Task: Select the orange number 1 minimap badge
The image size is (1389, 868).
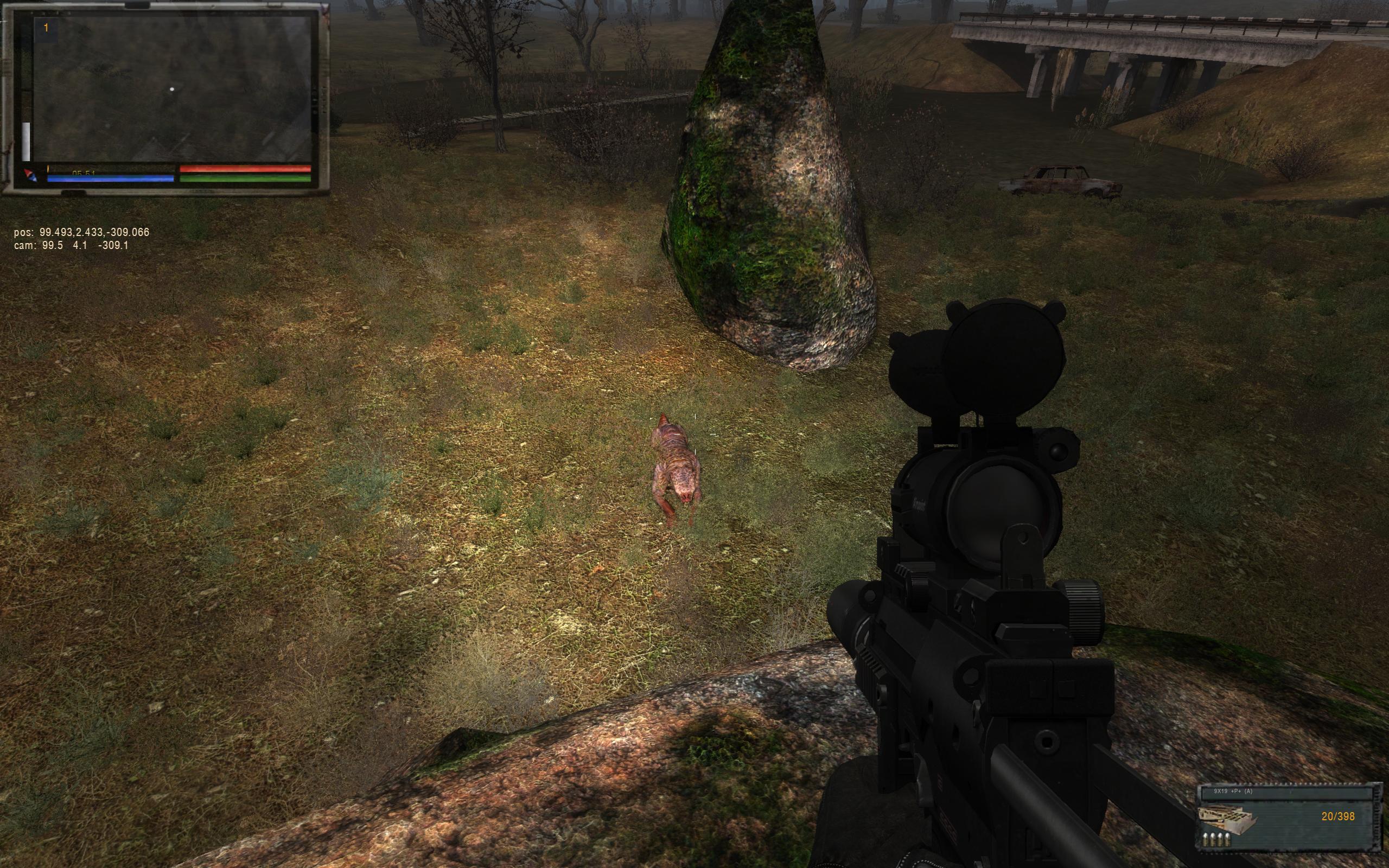Action: 46,28
